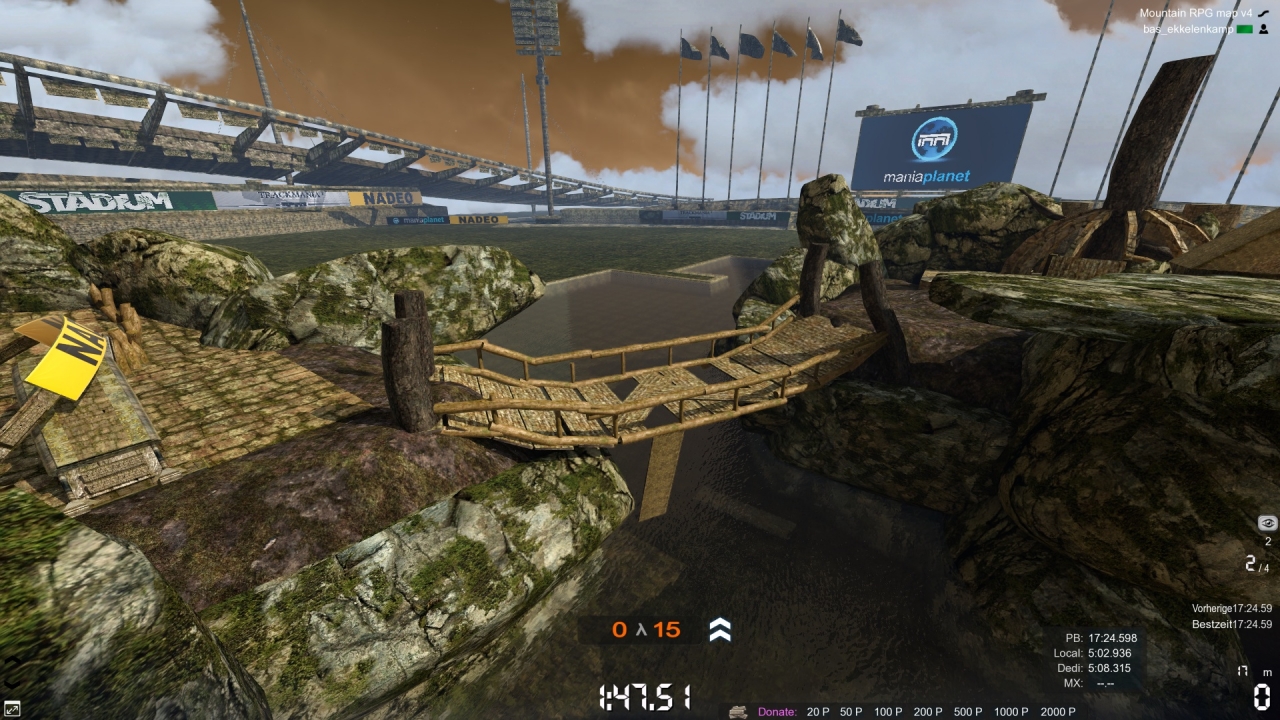The width and height of the screenshot is (1280, 720).
Task: Give a 500 P donation
Action: [x=968, y=712]
